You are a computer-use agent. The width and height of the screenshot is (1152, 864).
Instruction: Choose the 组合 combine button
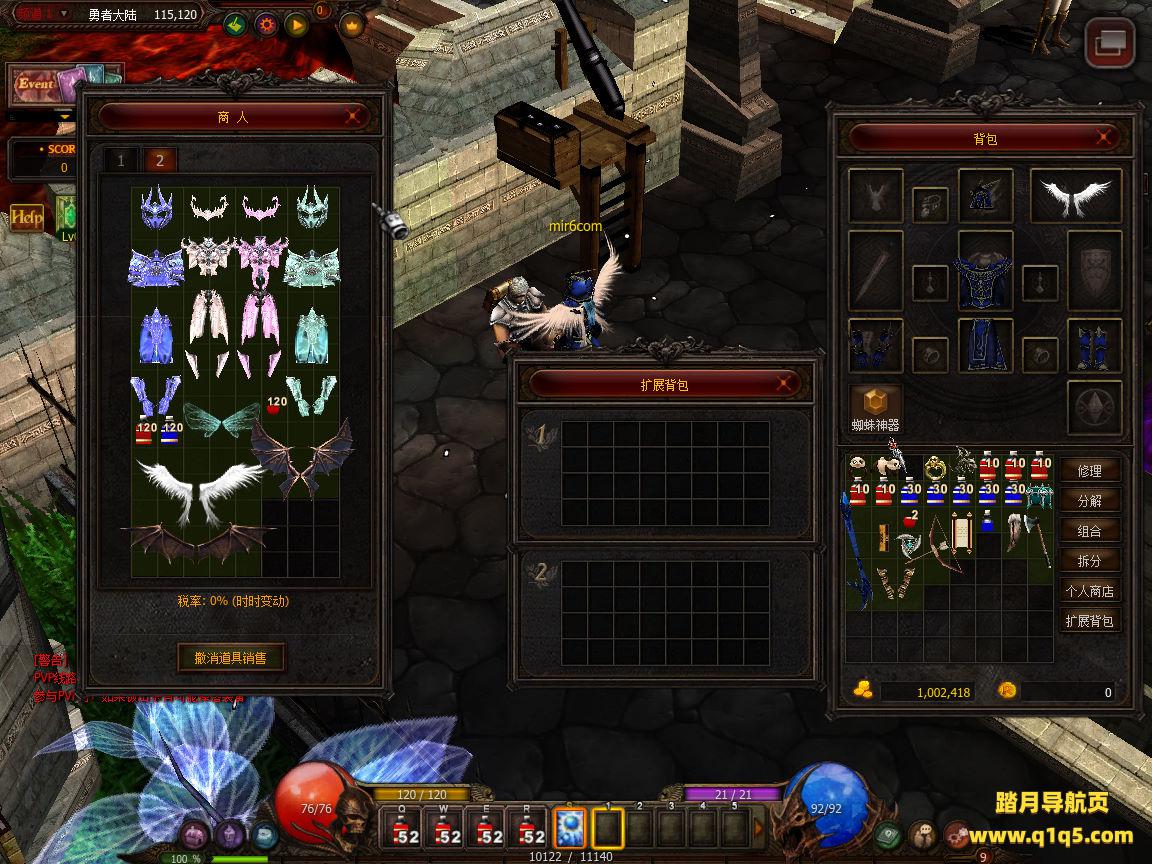(1089, 531)
